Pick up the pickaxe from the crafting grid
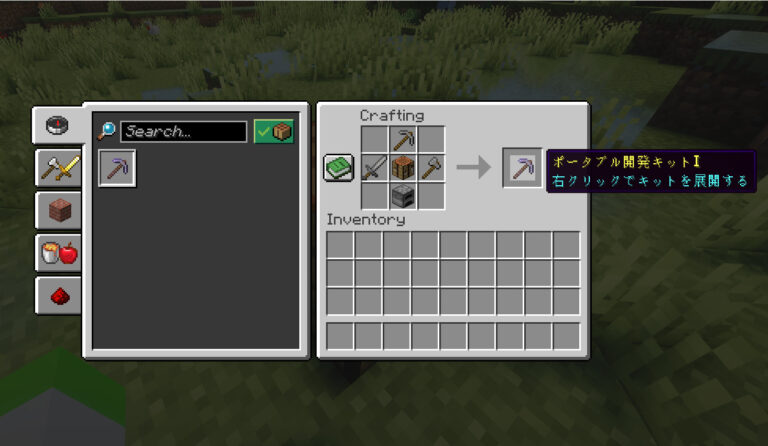 point(403,140)
